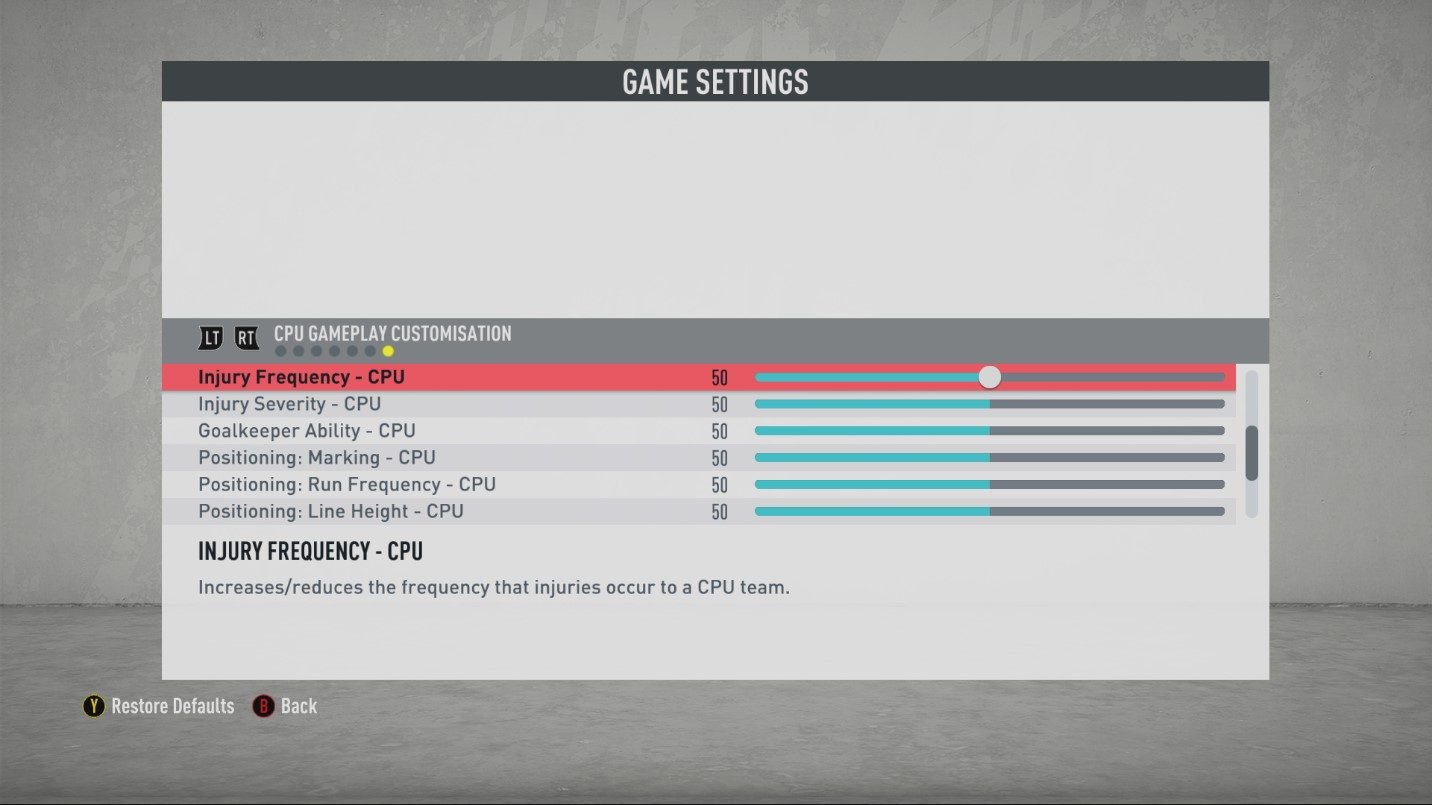1432x805 pixels.
Task: Select Positioning: Run Frequency - CPU row
Action: point(346,484)
